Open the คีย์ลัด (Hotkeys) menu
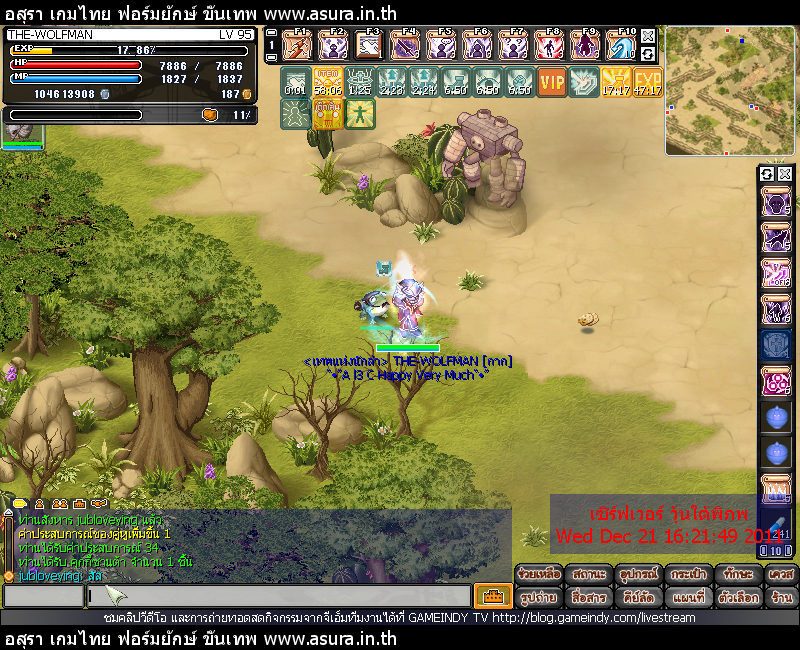Image resolution: width=800 pixels, height=650 pixels. (637, 597)
